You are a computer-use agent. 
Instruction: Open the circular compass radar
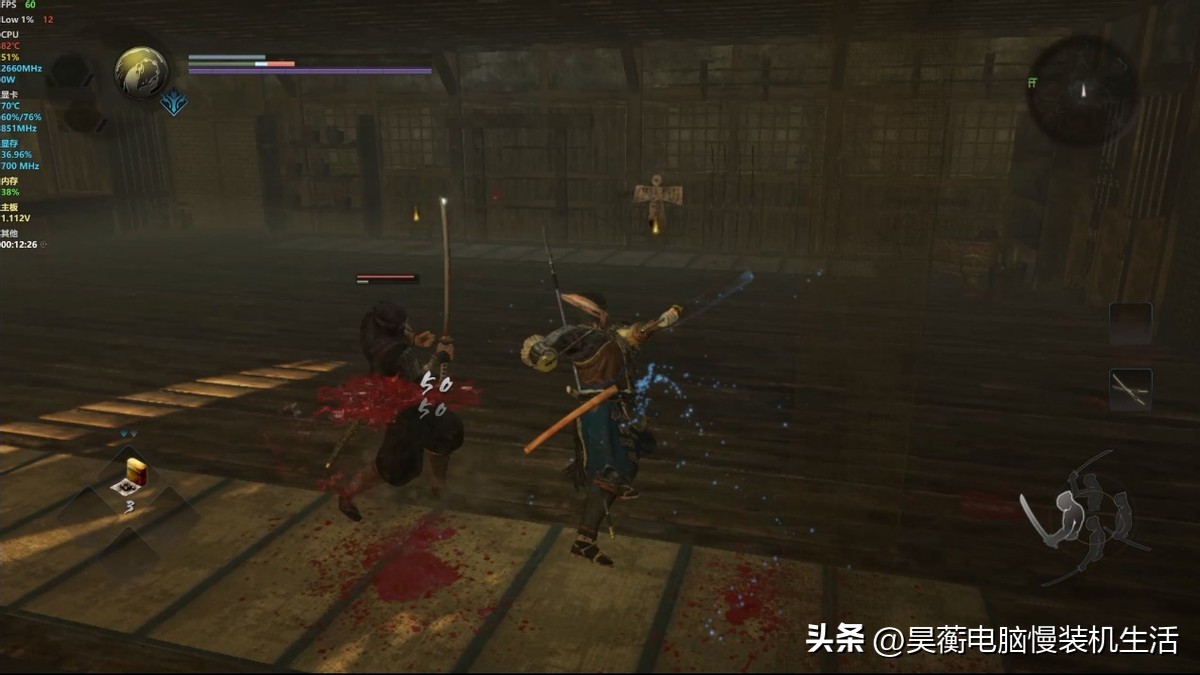pyautogui.click(x=1081, y=91)
